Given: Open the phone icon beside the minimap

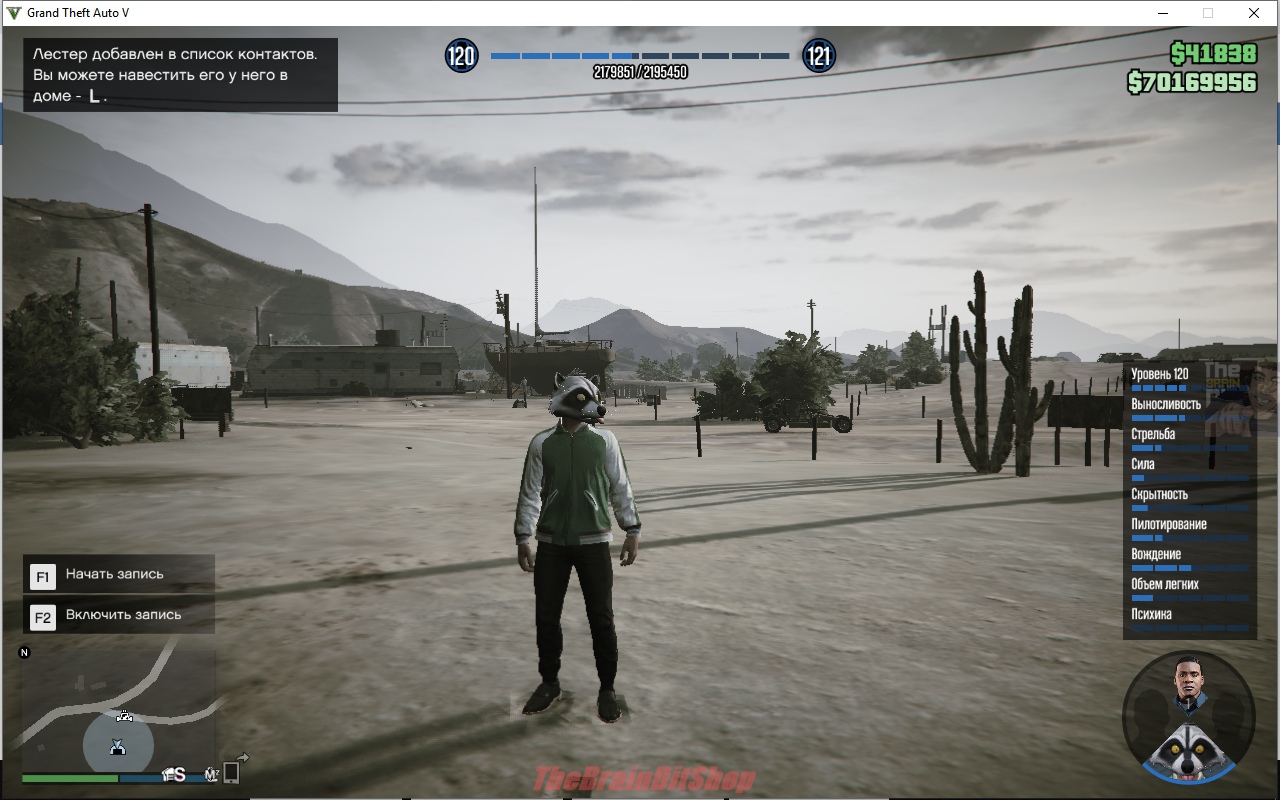Looking at the screenshot, I should (x=231, y=772).
